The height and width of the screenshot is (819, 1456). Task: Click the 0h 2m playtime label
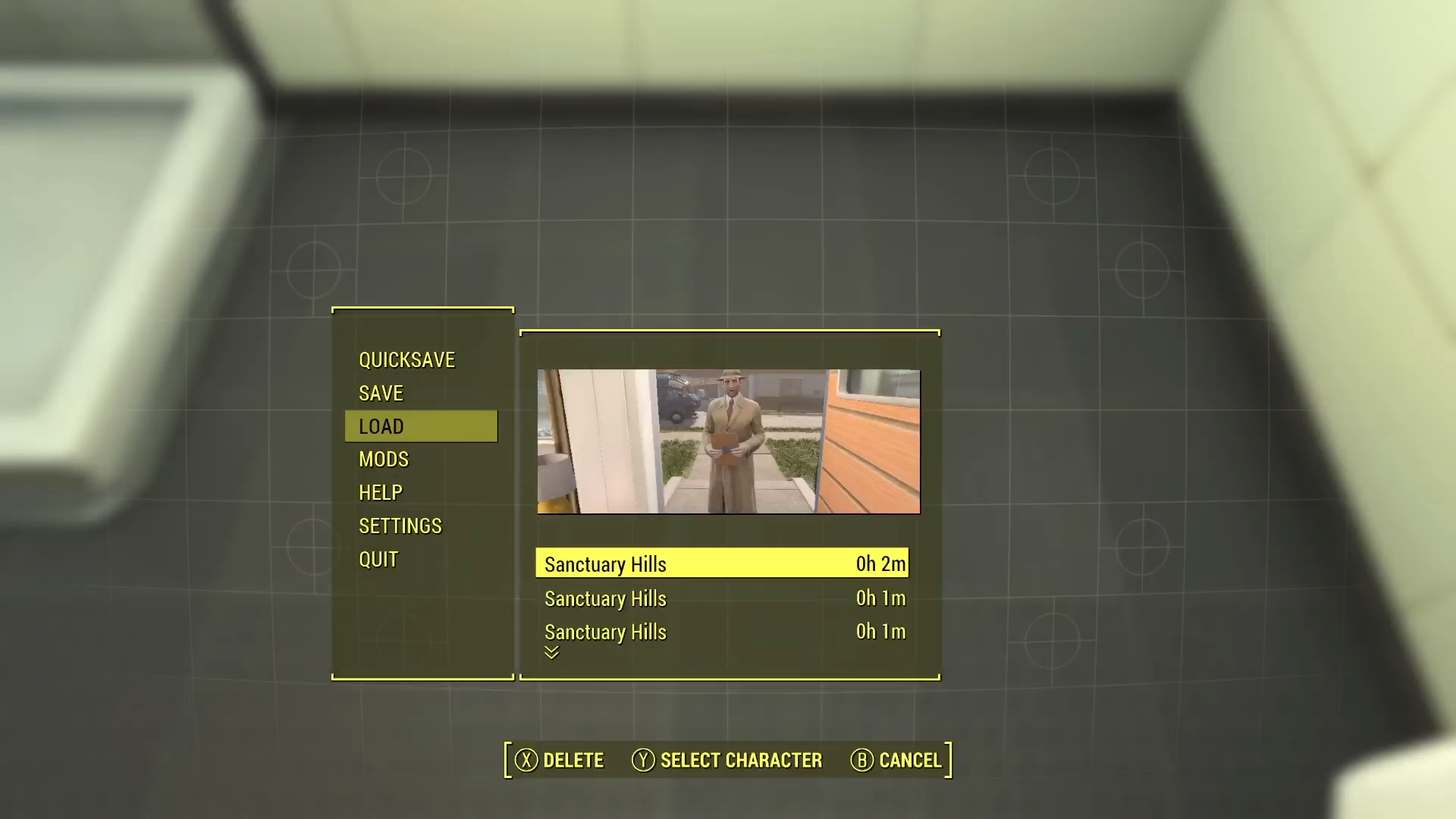[x=880, y=563]
